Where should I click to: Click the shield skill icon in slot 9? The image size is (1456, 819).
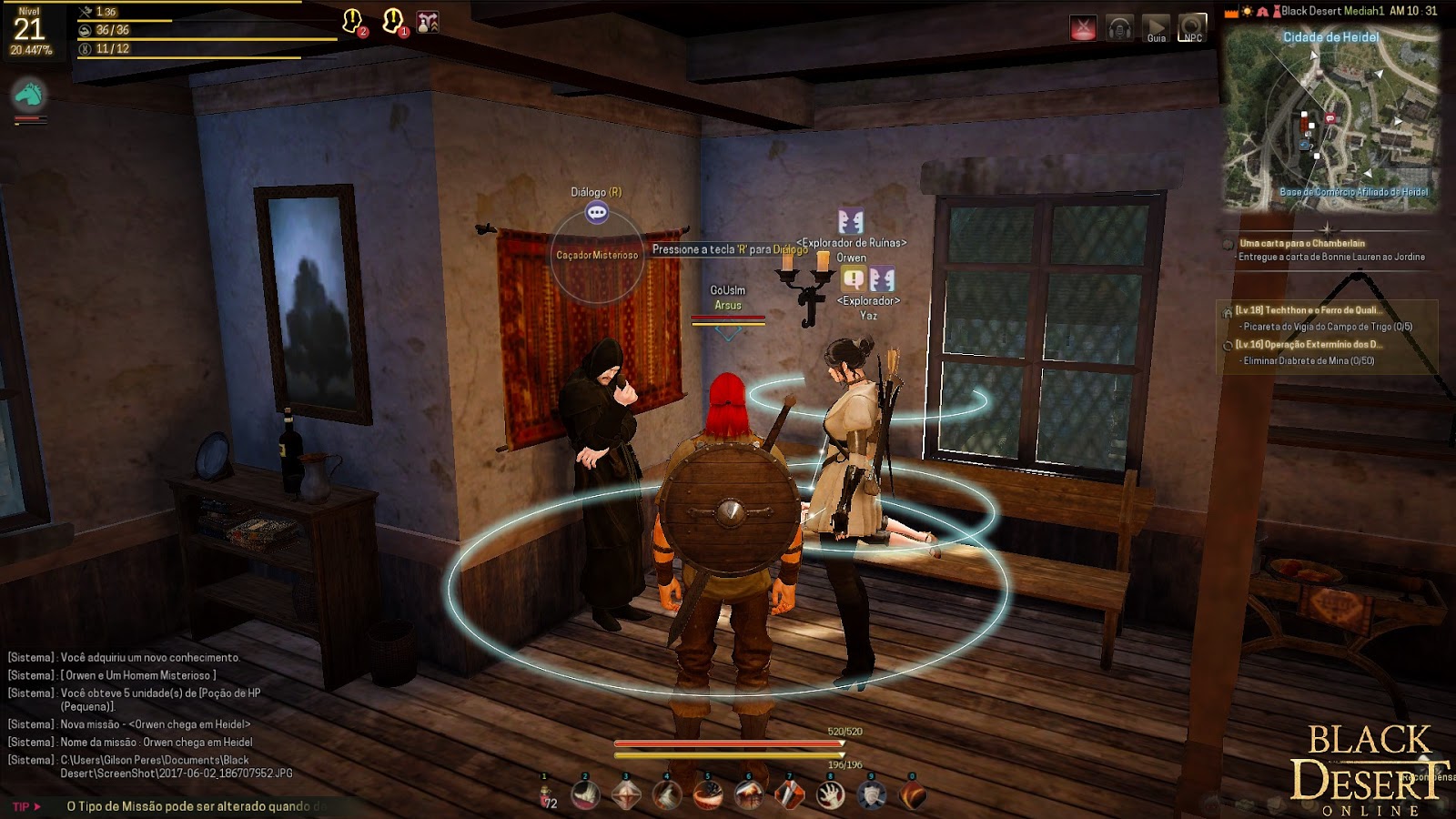pyautogui.click(x=871, y=794)
